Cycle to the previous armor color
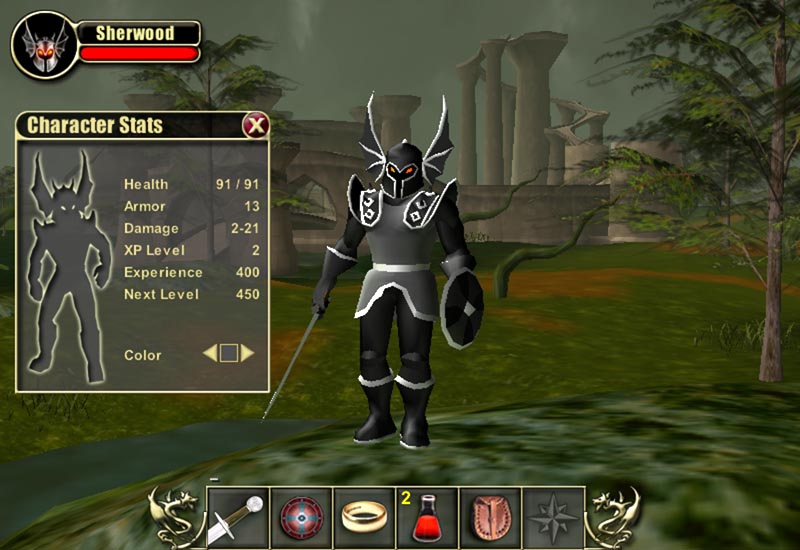The image size is (800, 550). [210, 353]
